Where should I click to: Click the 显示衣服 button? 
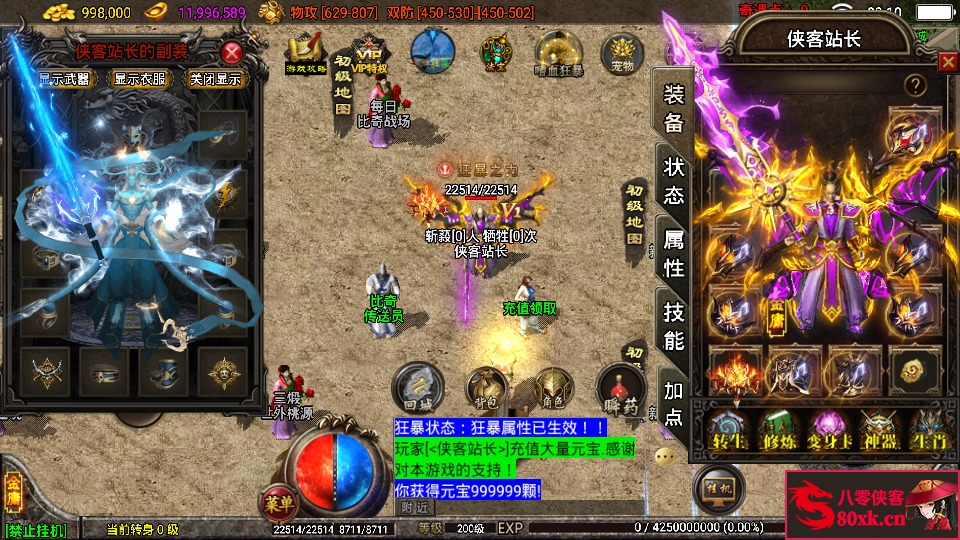coord(139,79)
